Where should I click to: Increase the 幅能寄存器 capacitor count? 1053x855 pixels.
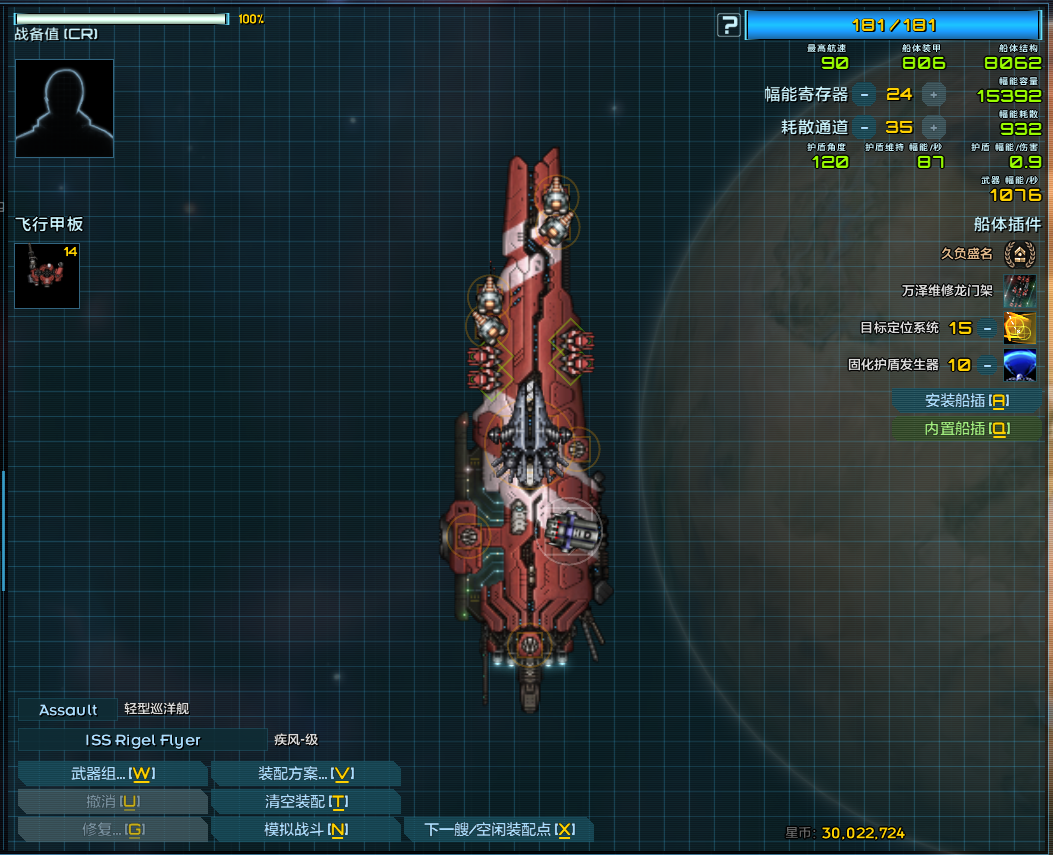(x=933, y=94)
